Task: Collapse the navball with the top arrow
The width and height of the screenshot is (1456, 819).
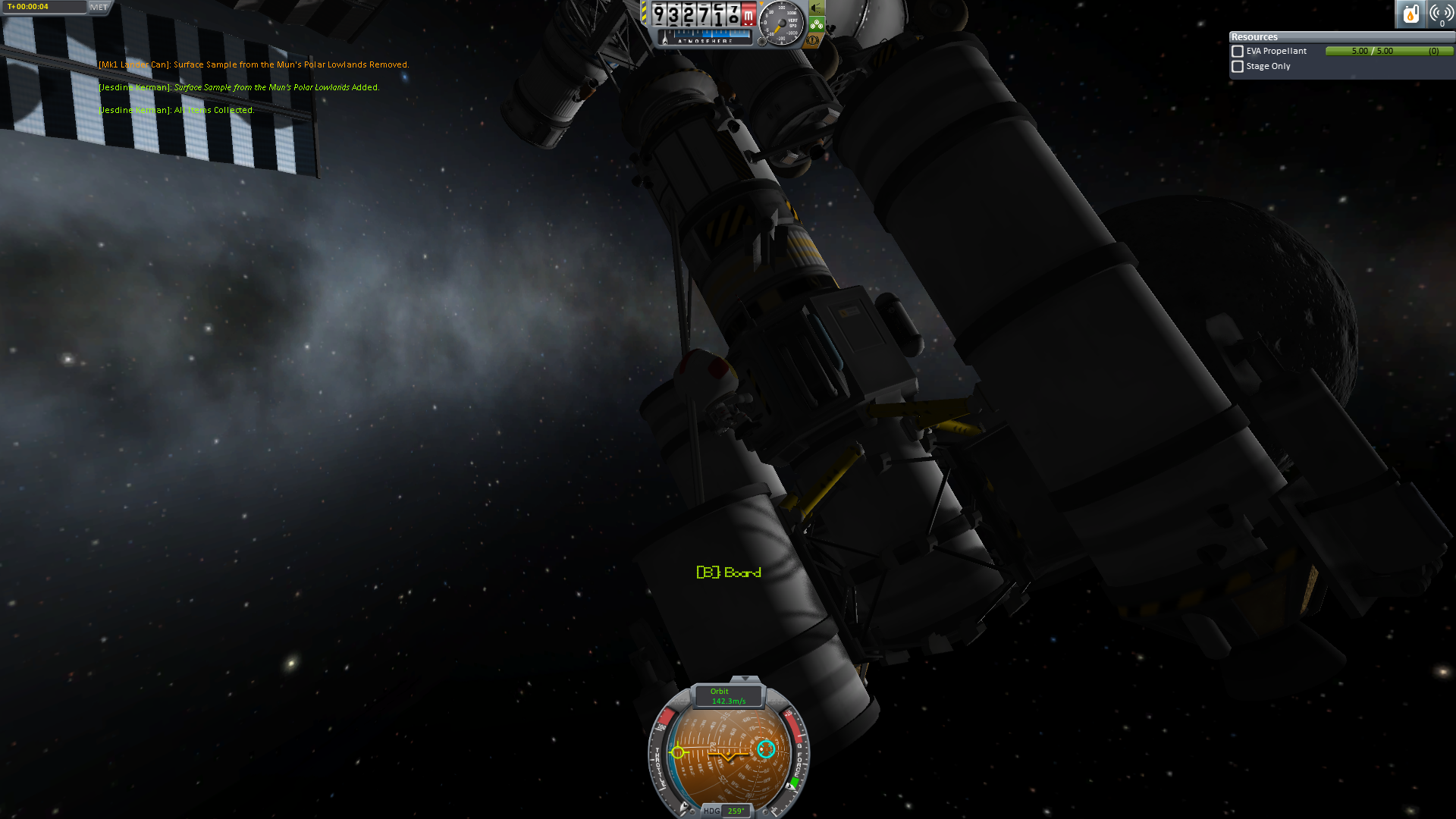Action: (x=745, y=679)
